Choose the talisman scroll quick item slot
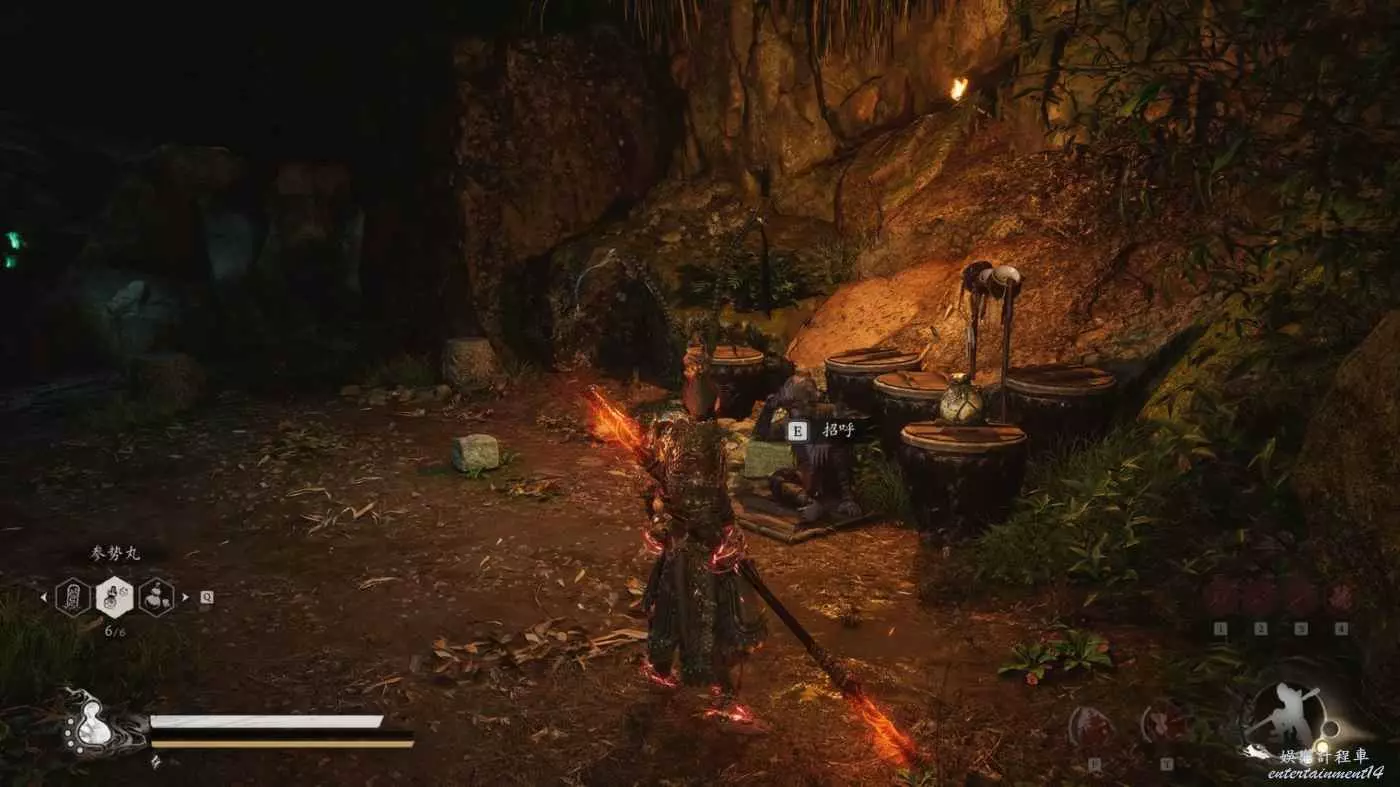The image size is (1400, 787). 73,597
